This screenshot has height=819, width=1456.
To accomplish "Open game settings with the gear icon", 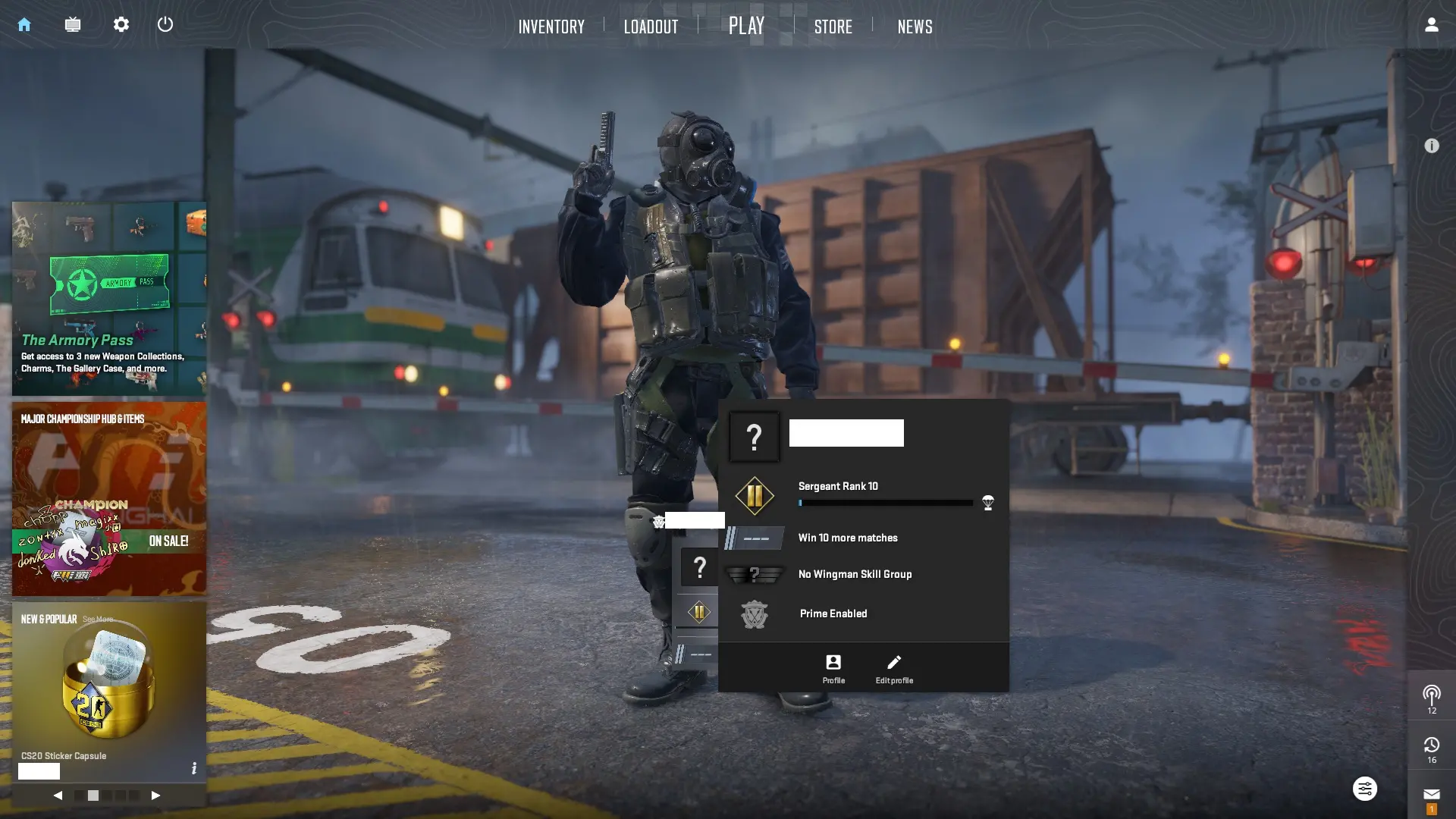I will pyautogui.click(x=121, y=24).
